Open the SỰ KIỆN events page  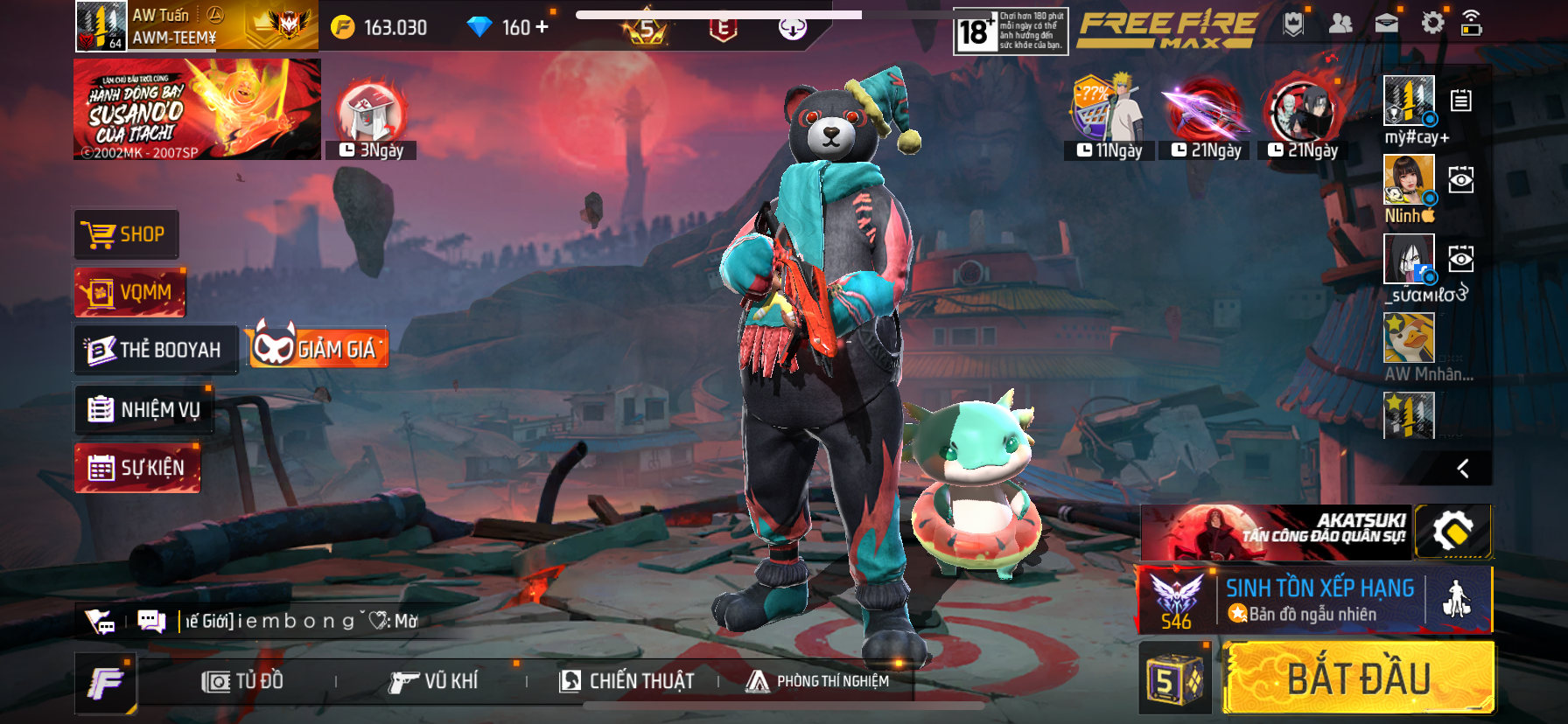[137, 468]
